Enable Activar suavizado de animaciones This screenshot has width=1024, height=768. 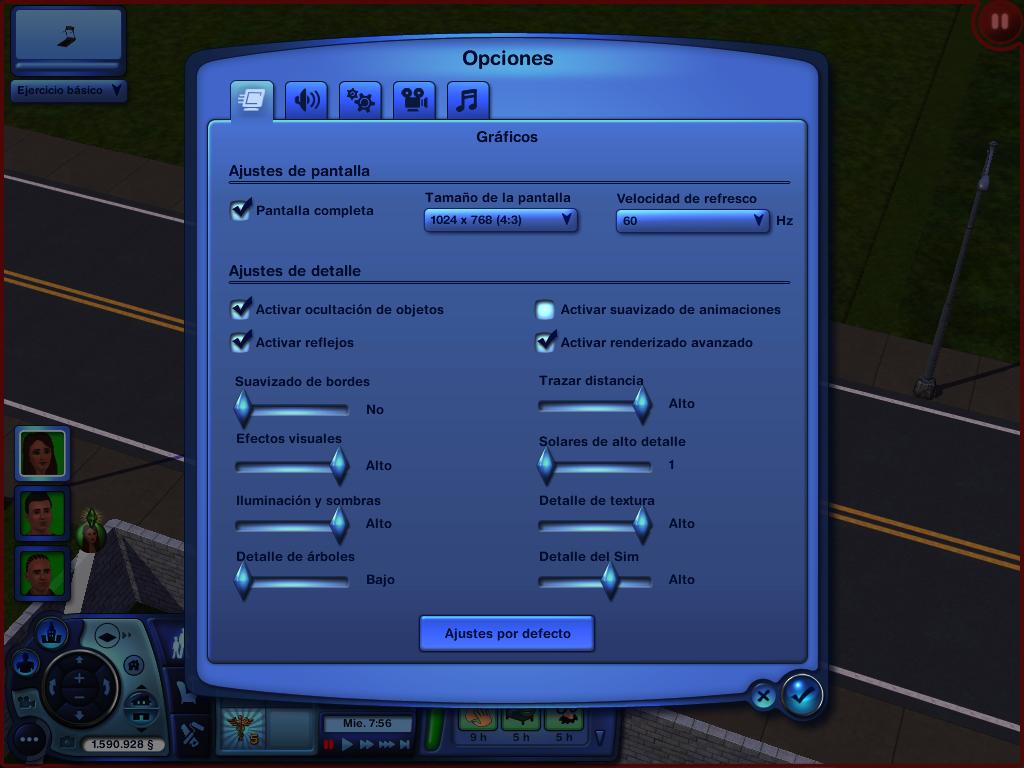pyautogui.click(x=545, y=310)
